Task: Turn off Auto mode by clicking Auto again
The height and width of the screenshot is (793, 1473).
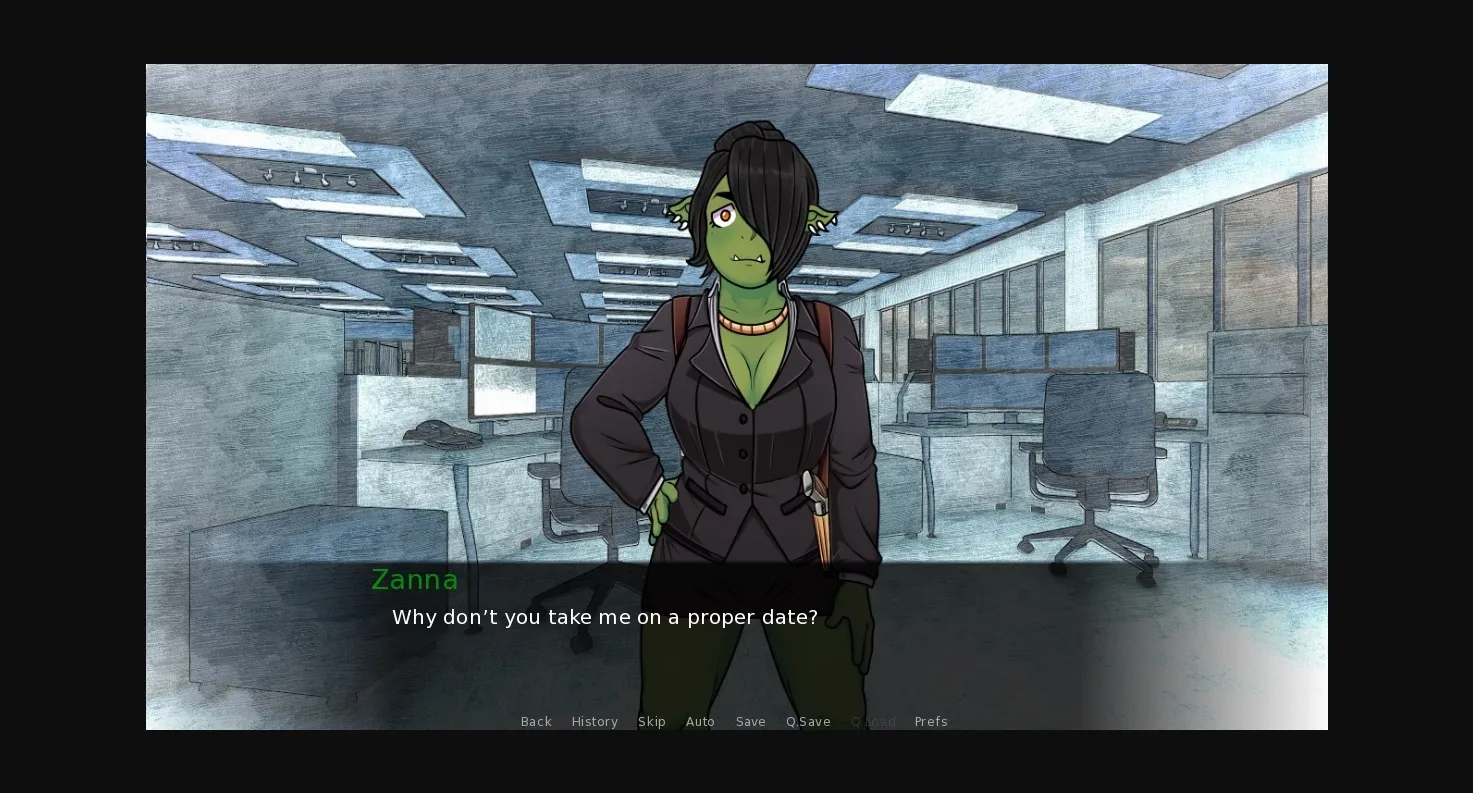Action: click(700, 721)
